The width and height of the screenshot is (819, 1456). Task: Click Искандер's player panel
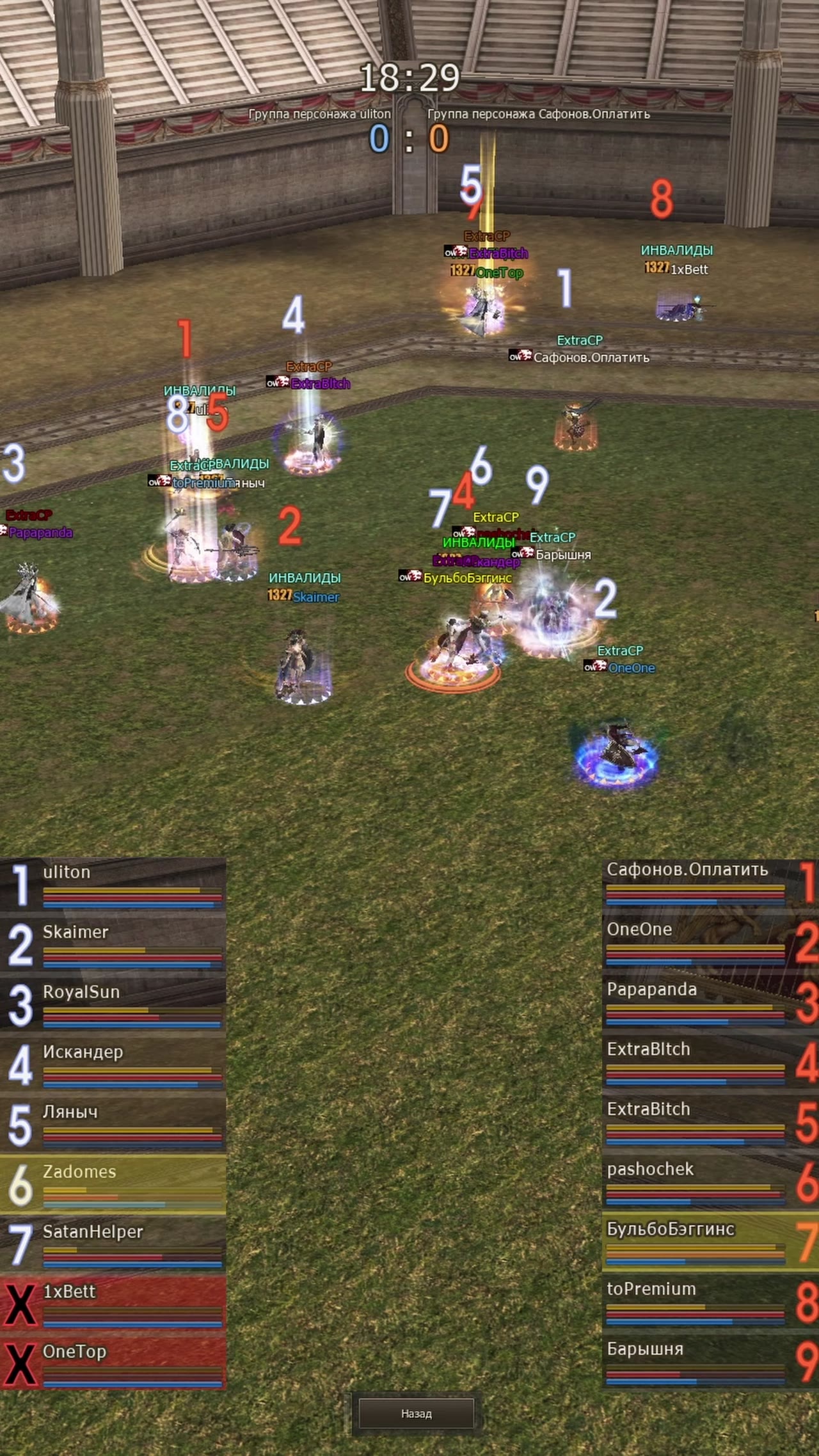click(x=113, y=1065)
